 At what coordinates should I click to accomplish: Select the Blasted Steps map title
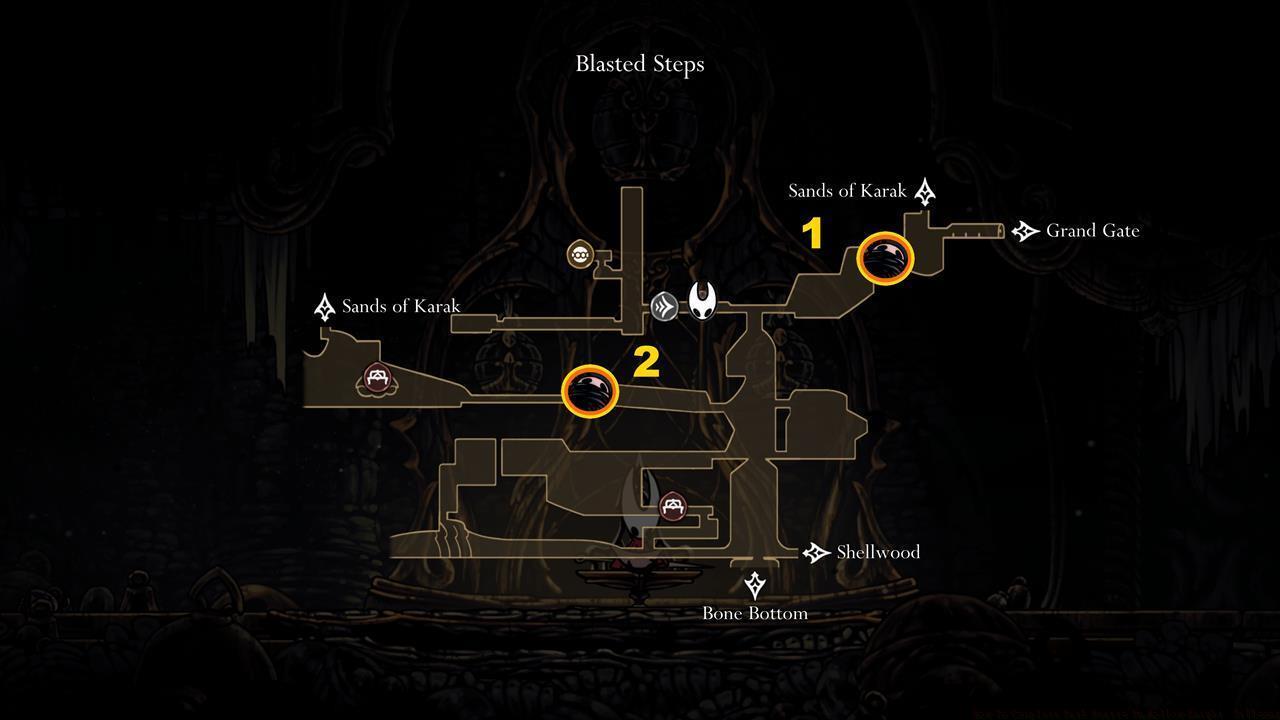click(639, 64)
